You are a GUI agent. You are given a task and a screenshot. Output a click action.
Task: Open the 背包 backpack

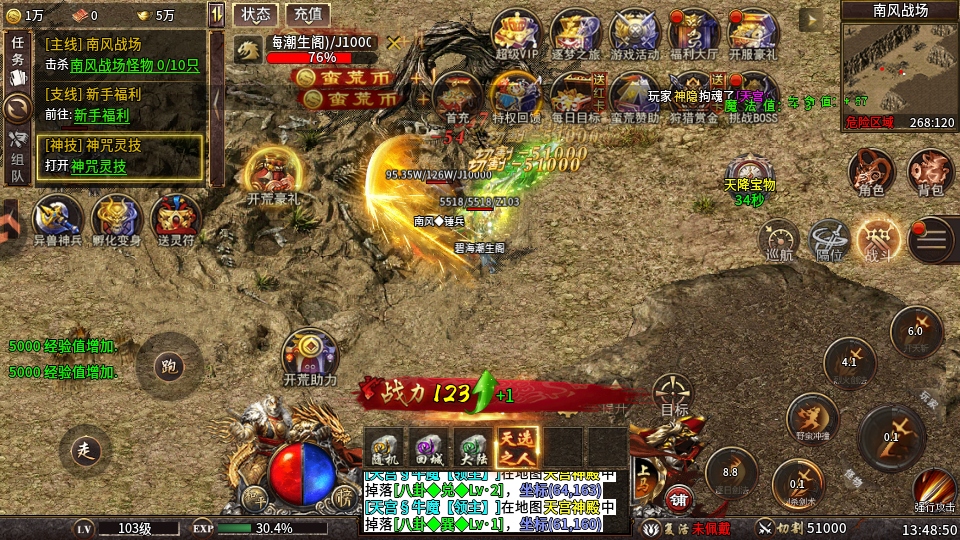click(x=930, y=170)
